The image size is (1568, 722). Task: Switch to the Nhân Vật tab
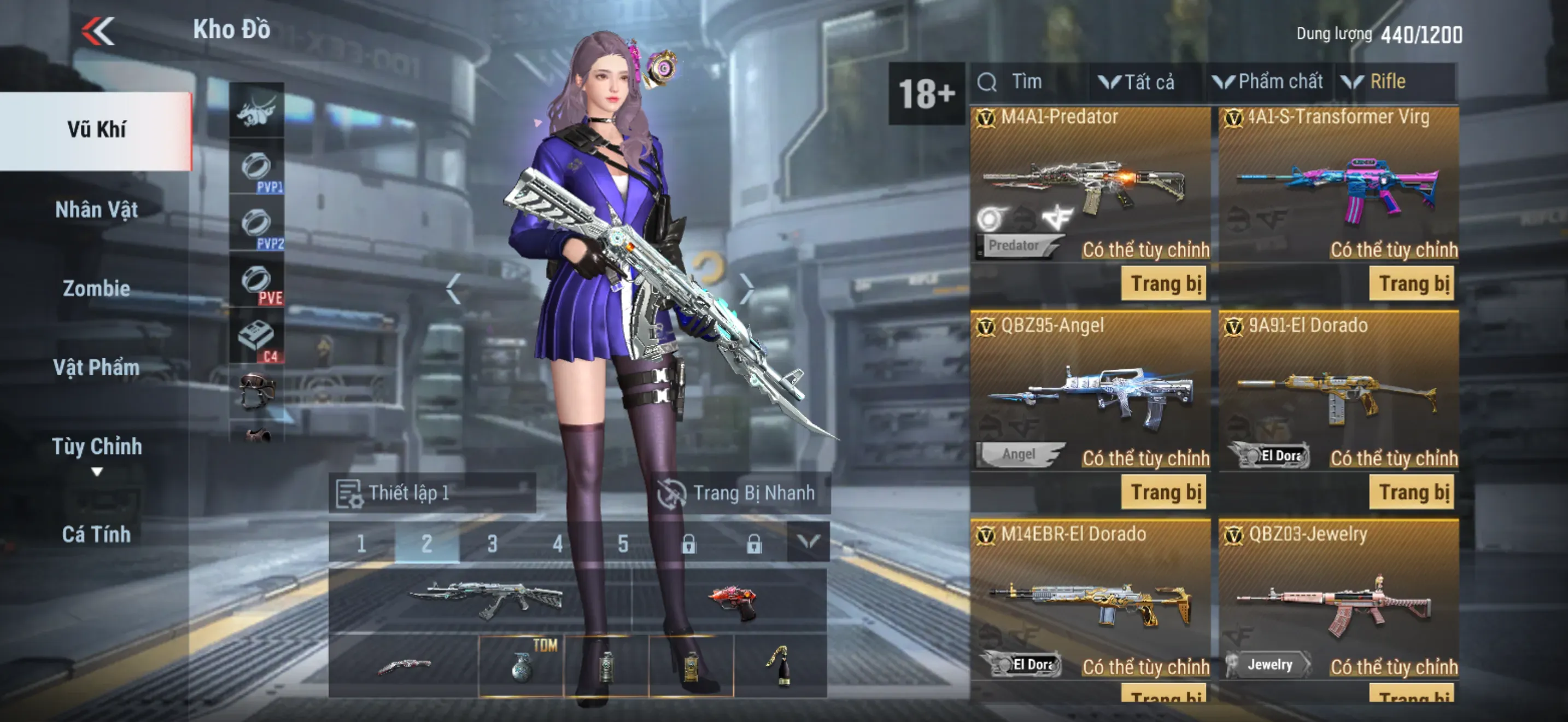click(96, 210)
